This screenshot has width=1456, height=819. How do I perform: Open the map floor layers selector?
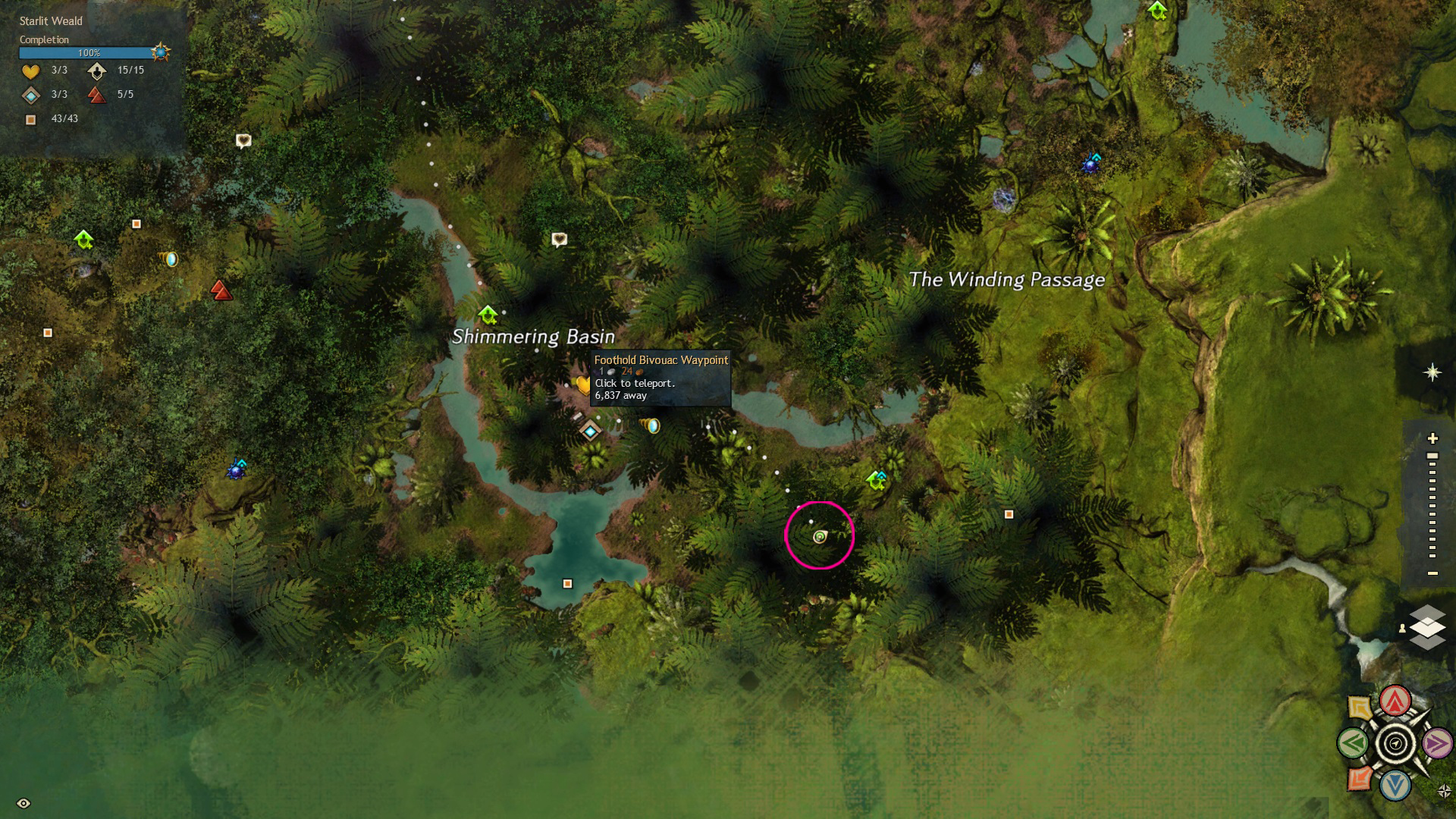[x=1426, y=627]
